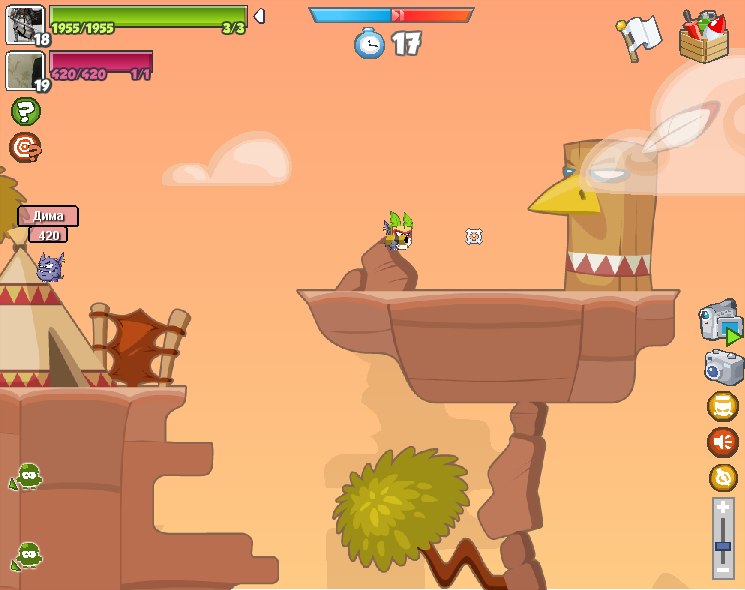Click the blue zoom slider handle
745x590 pixels.
click(x=723, y=547)
